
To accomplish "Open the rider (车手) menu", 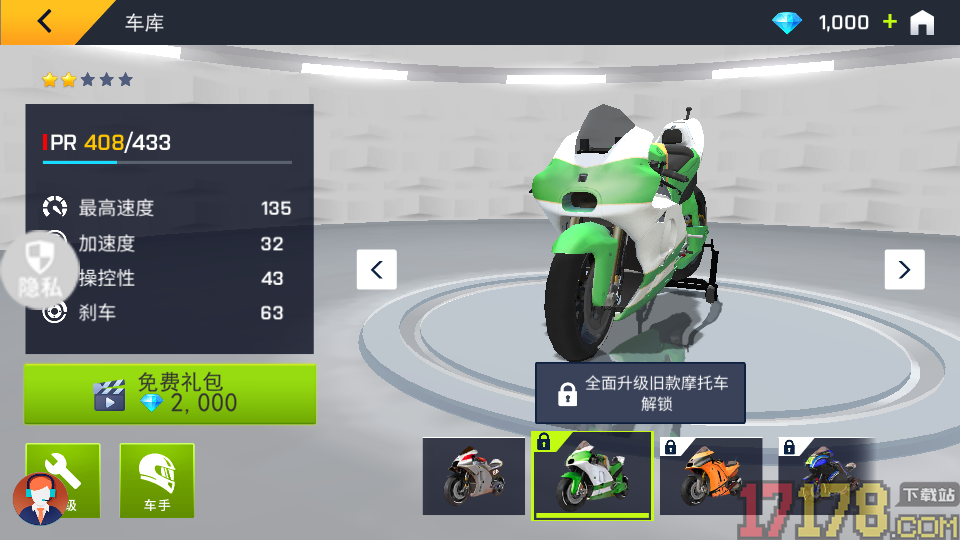I will (x=157, y=480).
